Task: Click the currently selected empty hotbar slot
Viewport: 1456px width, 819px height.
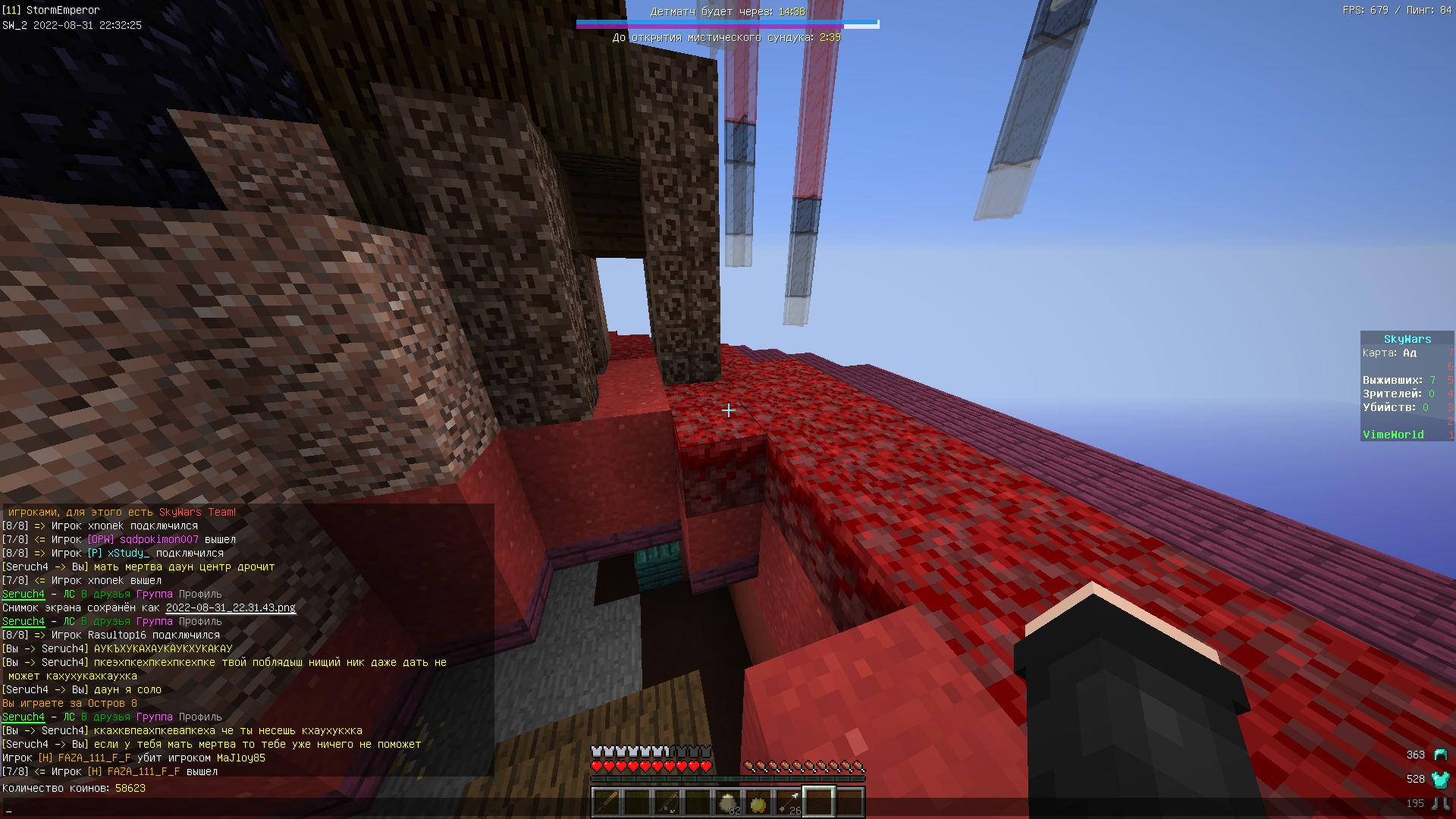Action: (x=819, y=802)
